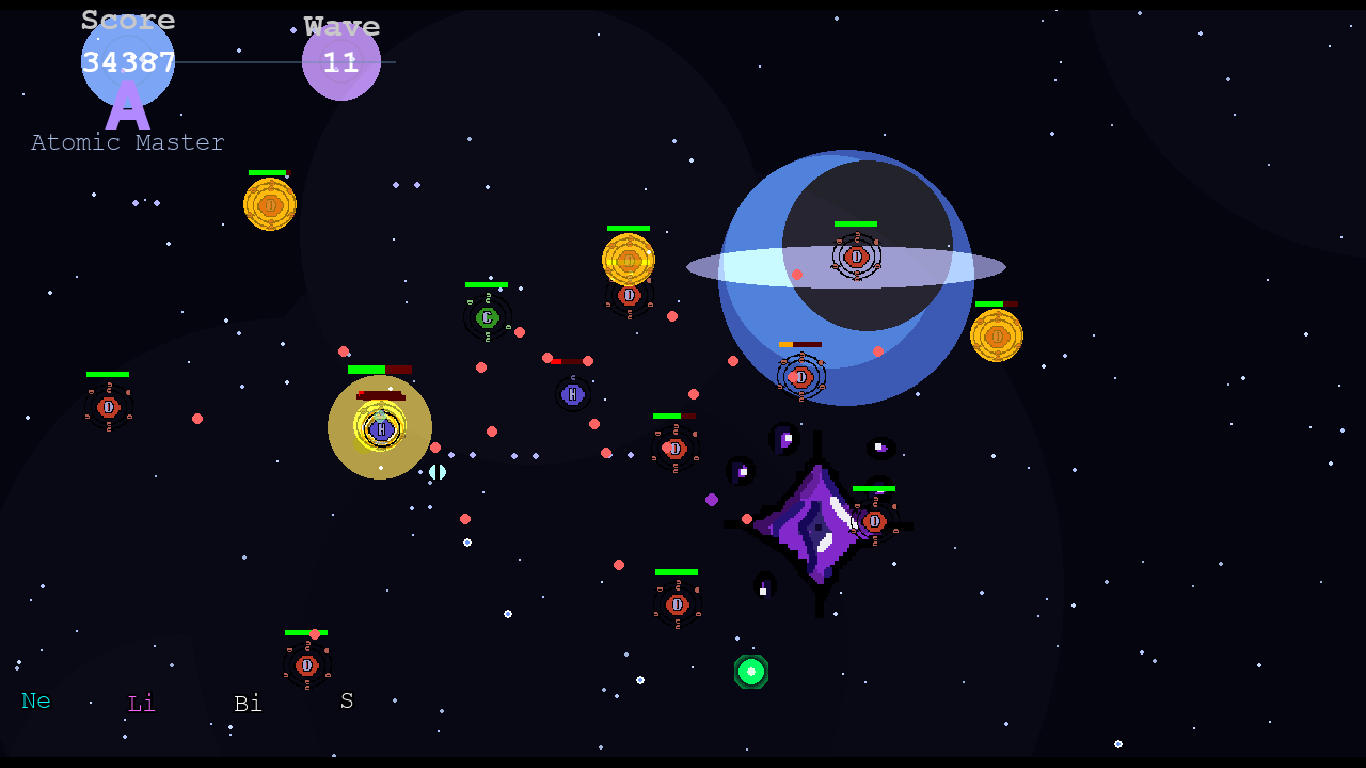Target the blue H hydrogen atom
Screen dimensions: 1366x768
571,395
